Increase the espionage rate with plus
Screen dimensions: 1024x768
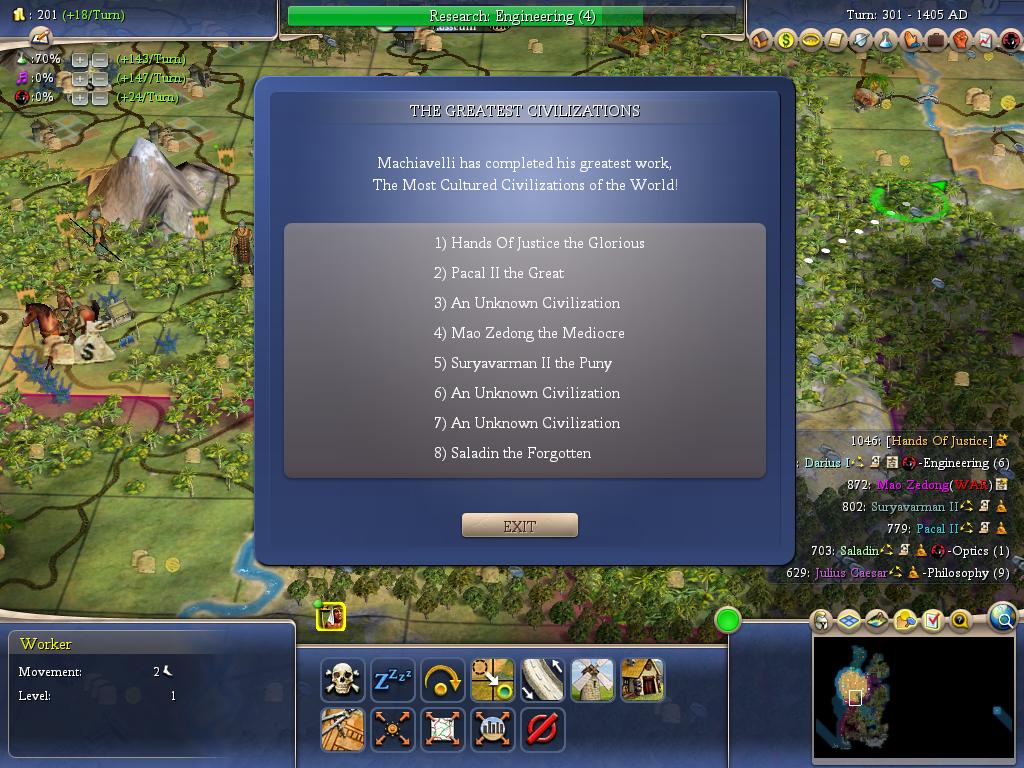tap(80, 97)
